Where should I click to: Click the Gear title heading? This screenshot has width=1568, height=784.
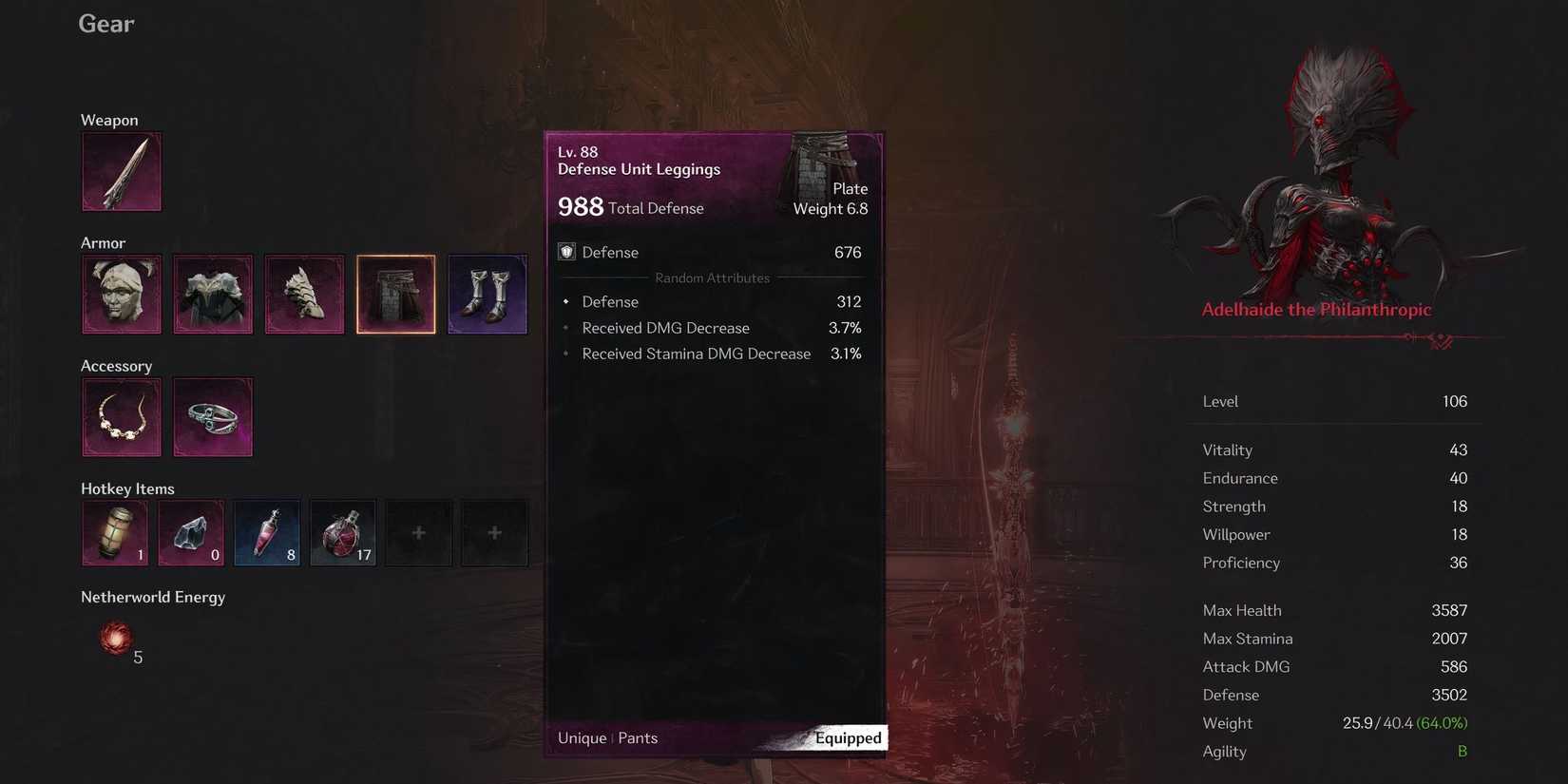[x=105, y=23]
